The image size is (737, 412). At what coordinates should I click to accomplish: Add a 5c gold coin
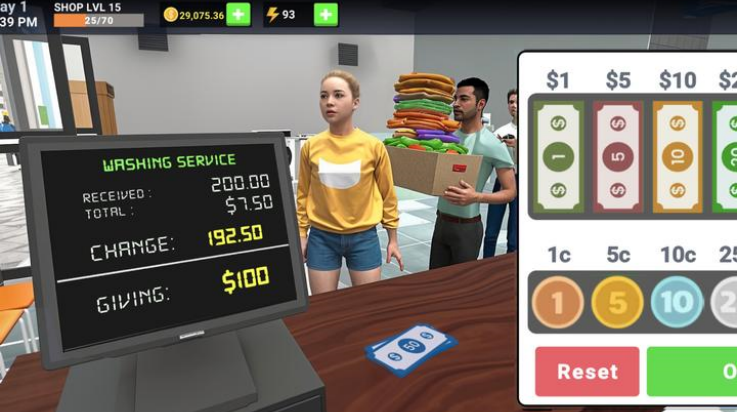[617, 302]
